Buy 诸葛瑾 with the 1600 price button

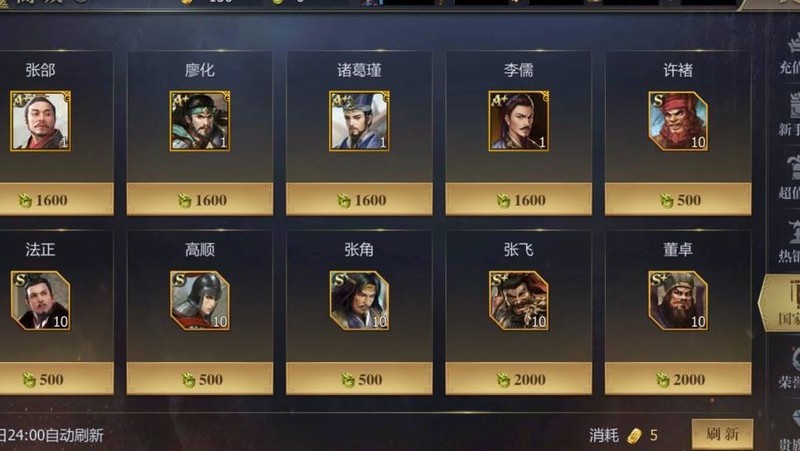(x=359, y=200)
